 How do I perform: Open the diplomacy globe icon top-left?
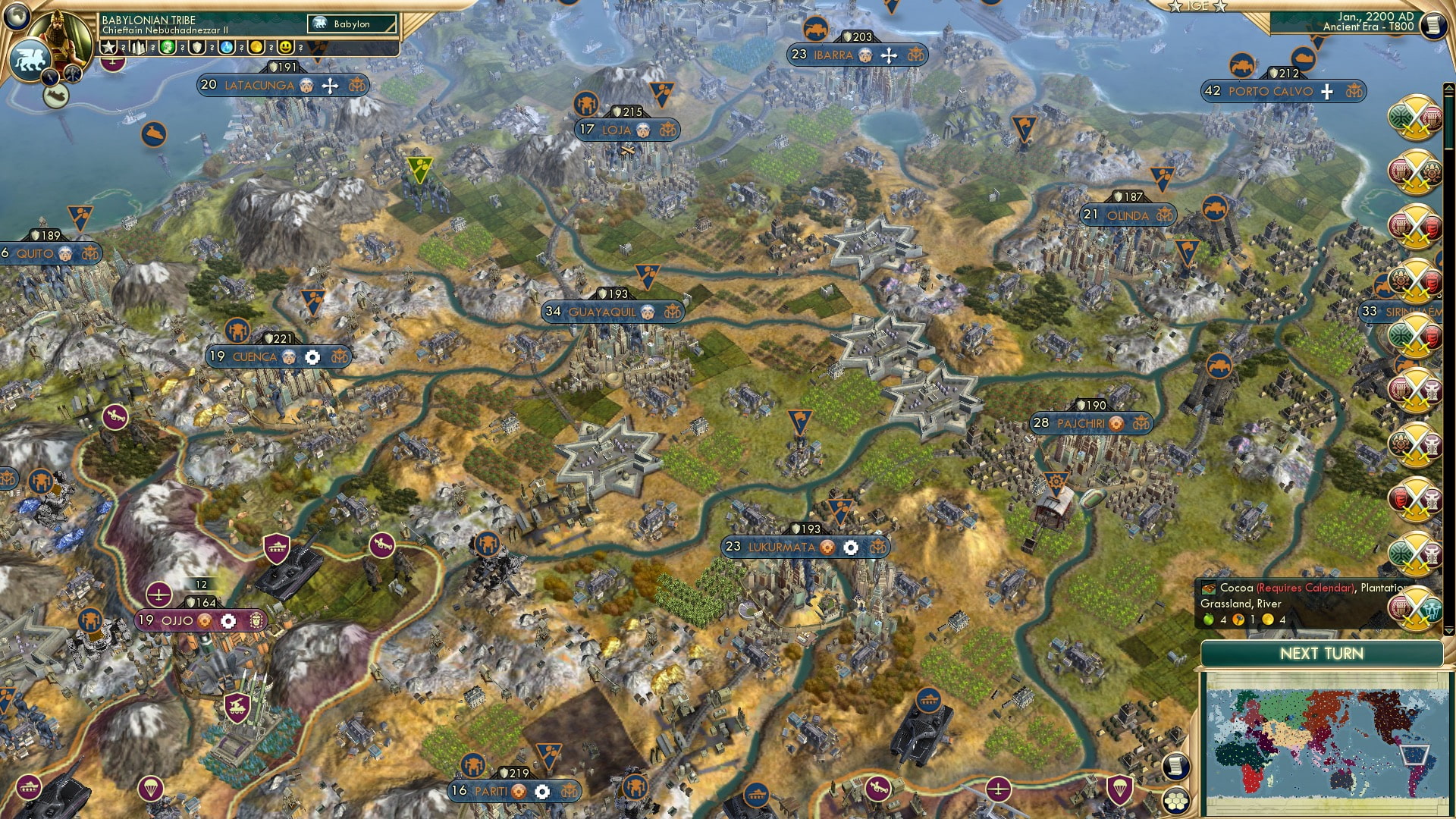(x=17, y=15)
